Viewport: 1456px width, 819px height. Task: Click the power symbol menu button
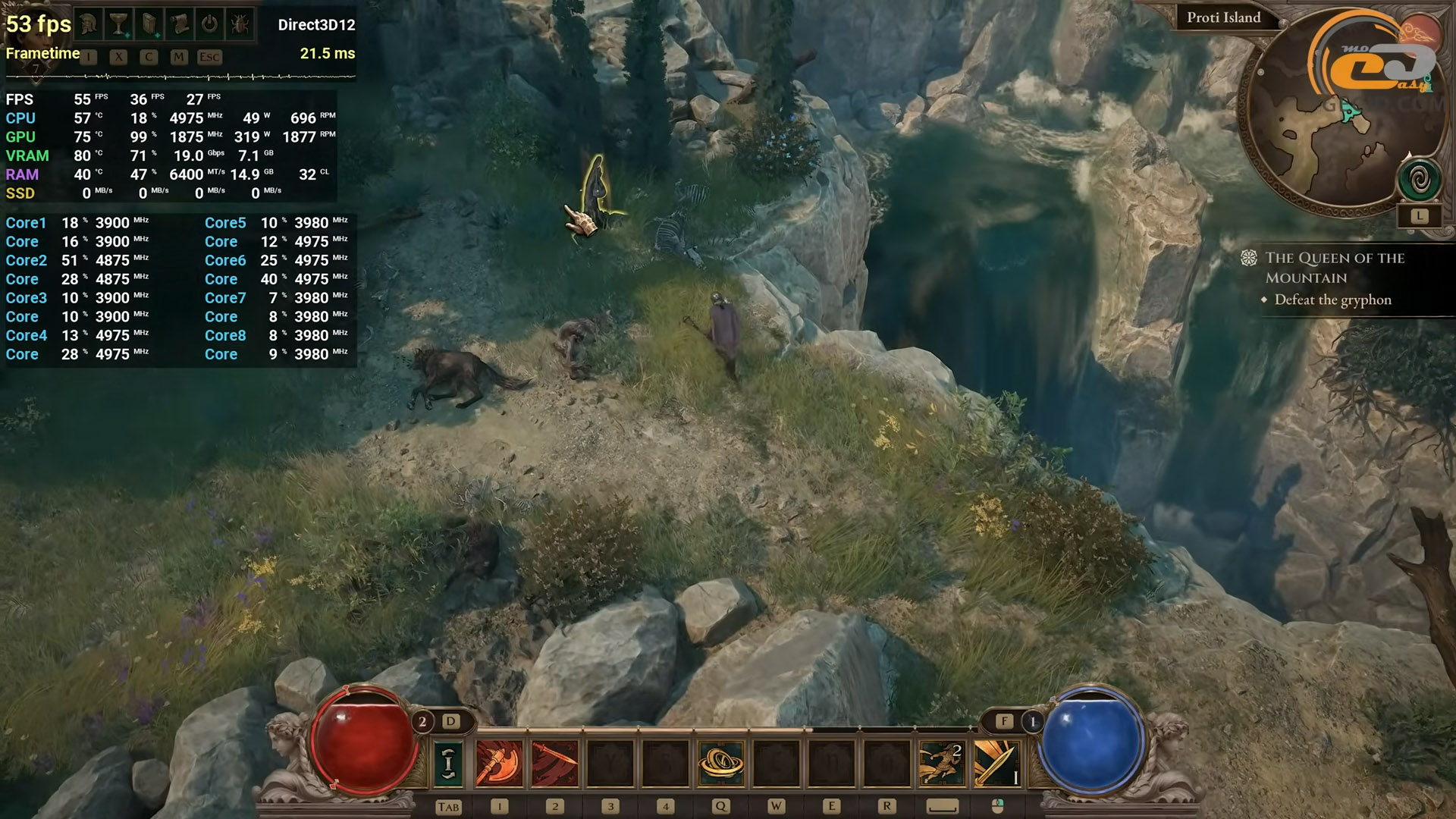click(x=209, y=24)
